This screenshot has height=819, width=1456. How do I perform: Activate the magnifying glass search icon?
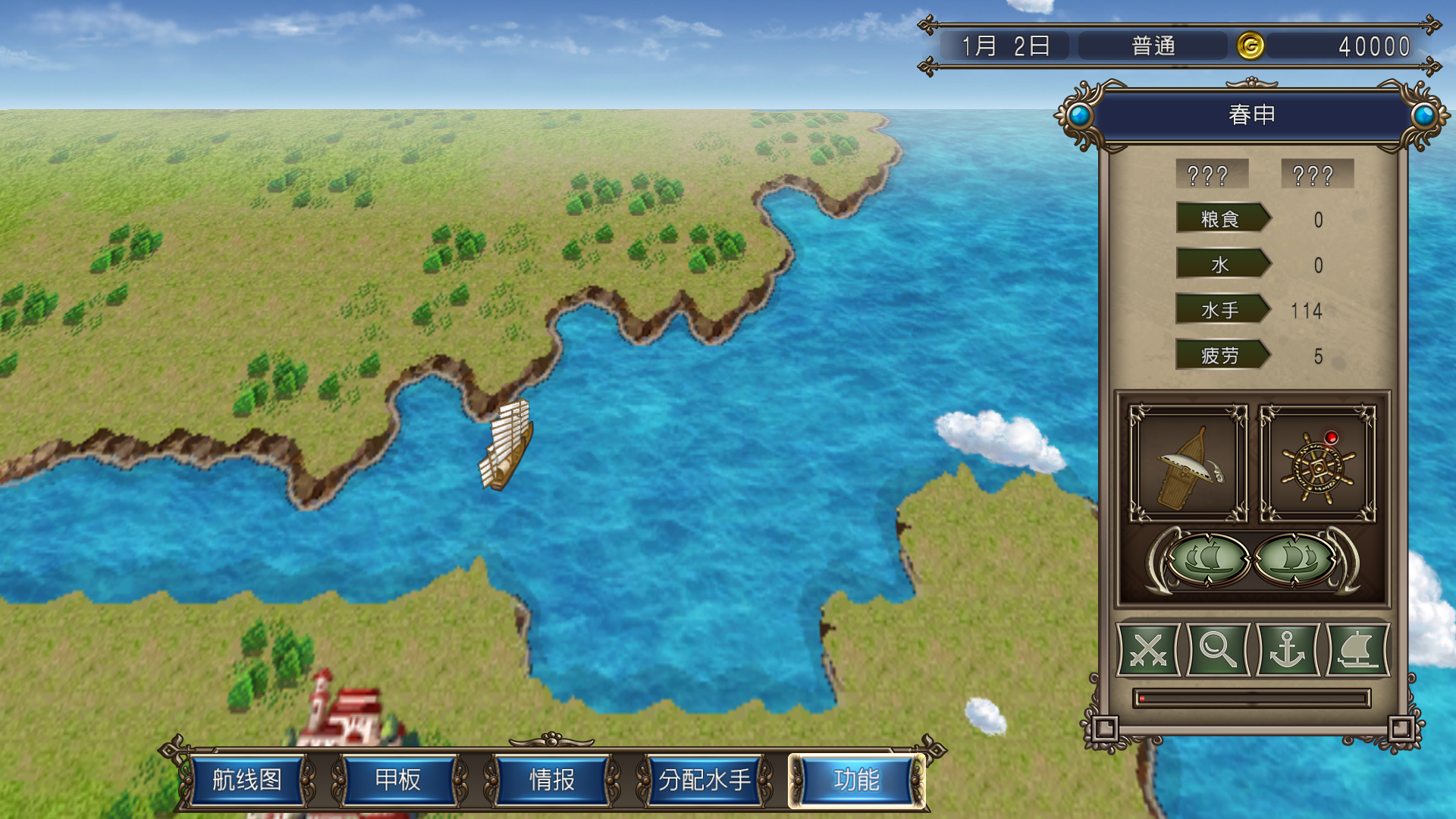click(1218, 650)
